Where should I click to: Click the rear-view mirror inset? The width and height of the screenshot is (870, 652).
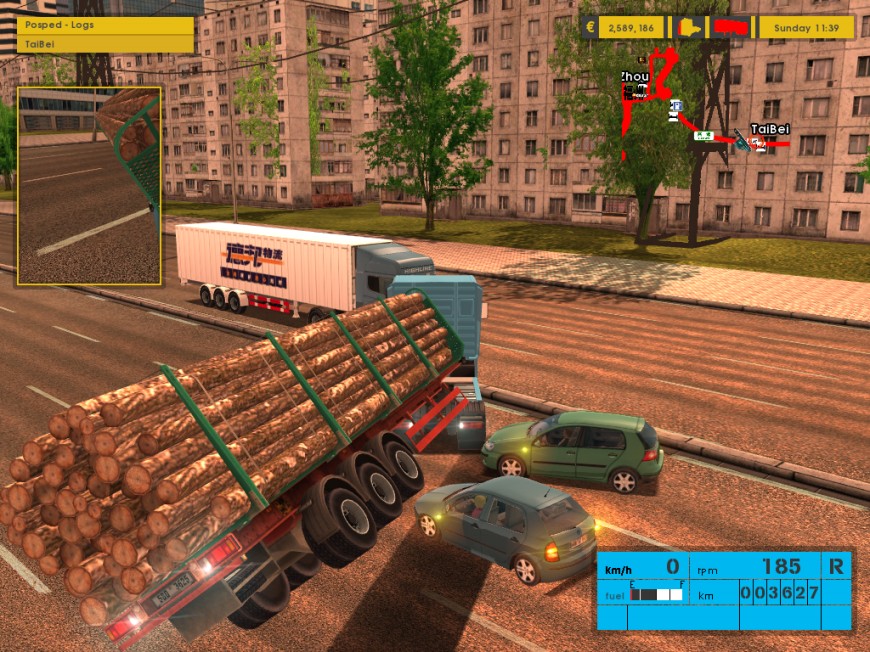coord(89,186)
